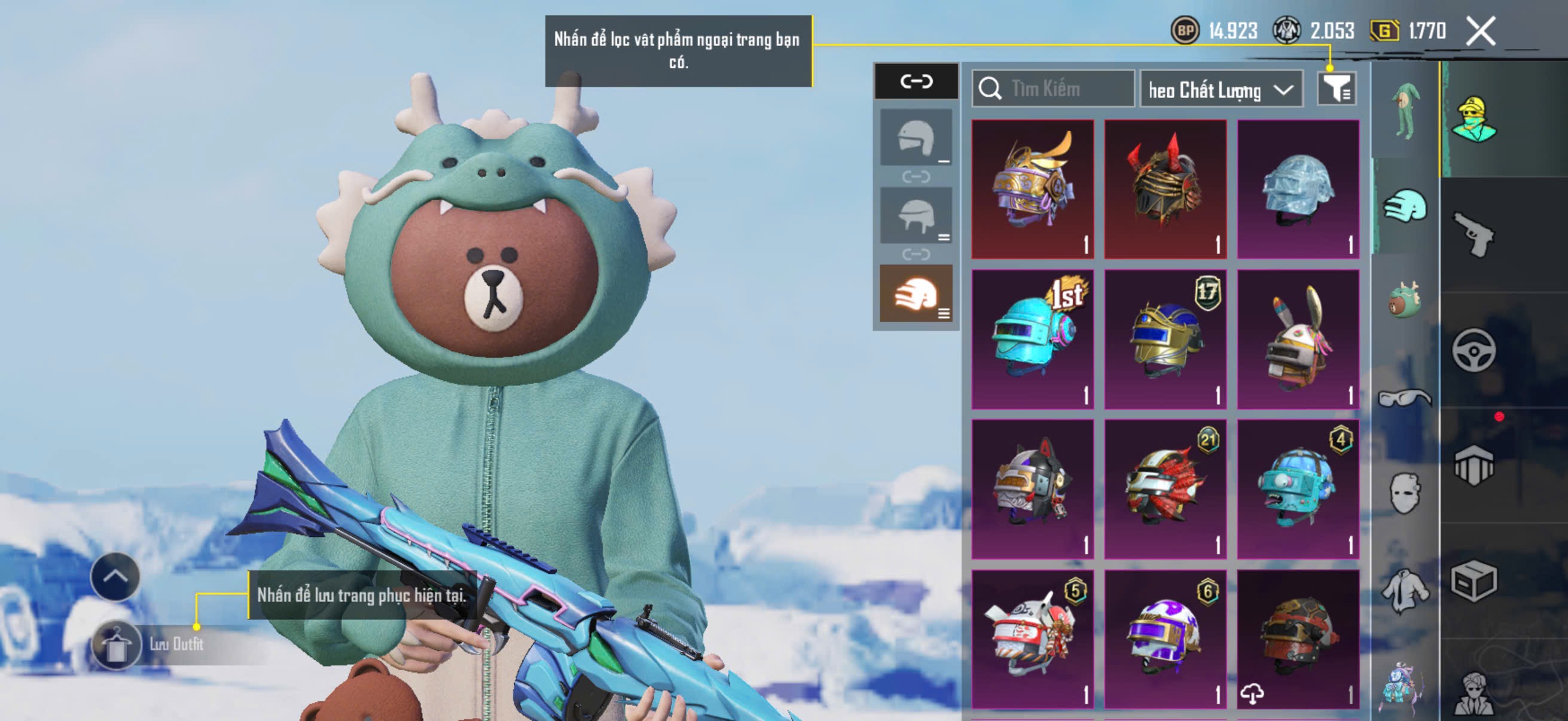Open the steering wheel vehicle category
This screenshot has height=721, width=1568.
click(1473, 350)
